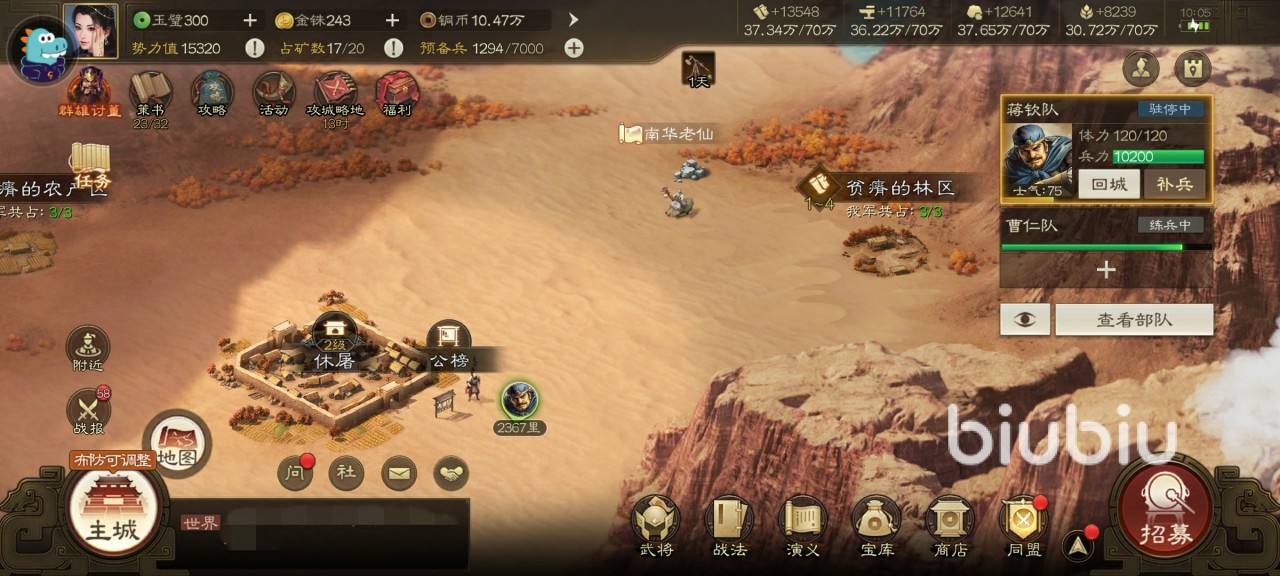This screenshot has height=576, width=1280.
Task: Open the 战报 battle reports
Action: tap(88, 412)
